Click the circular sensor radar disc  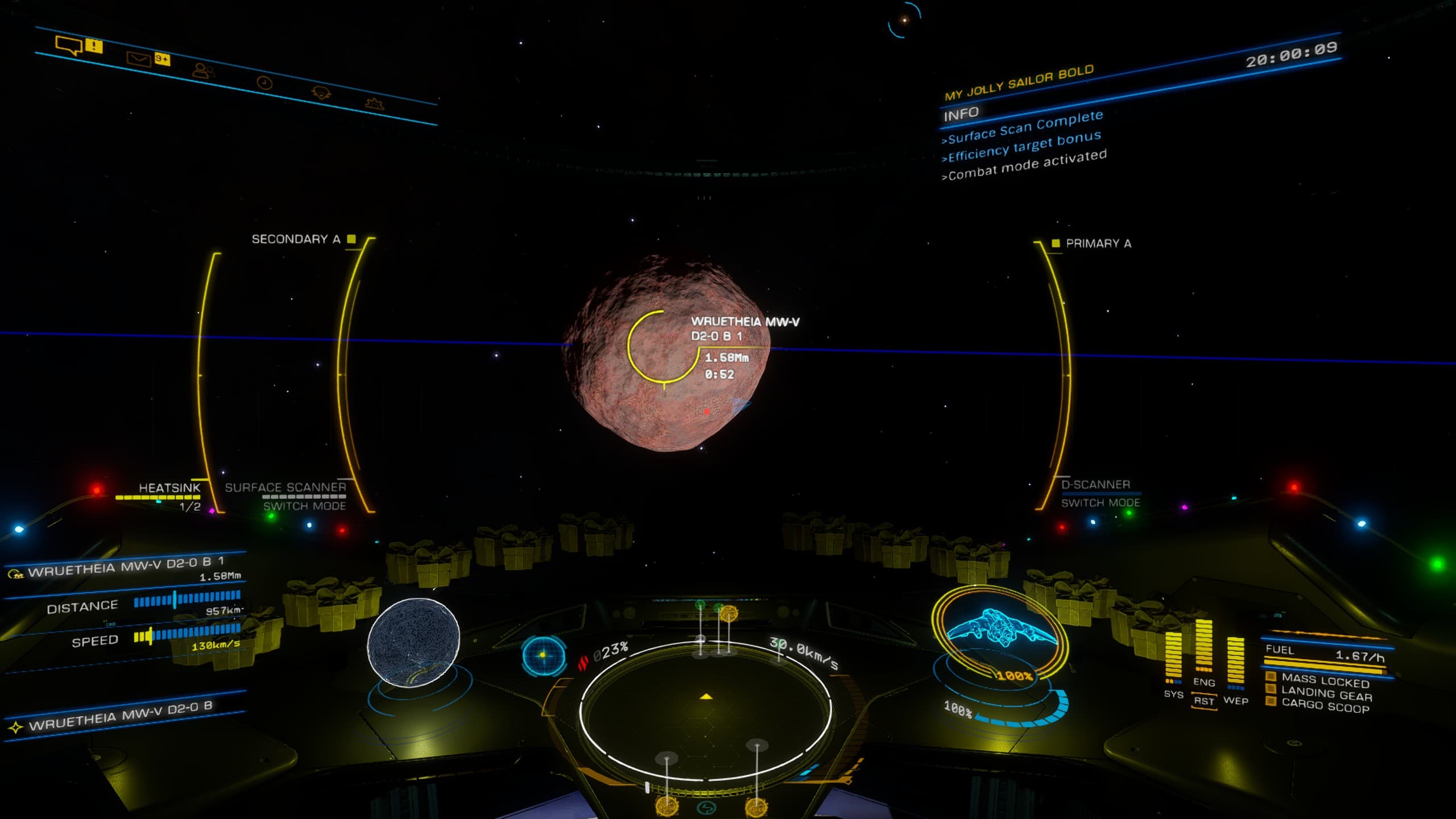tap(705, 710)
